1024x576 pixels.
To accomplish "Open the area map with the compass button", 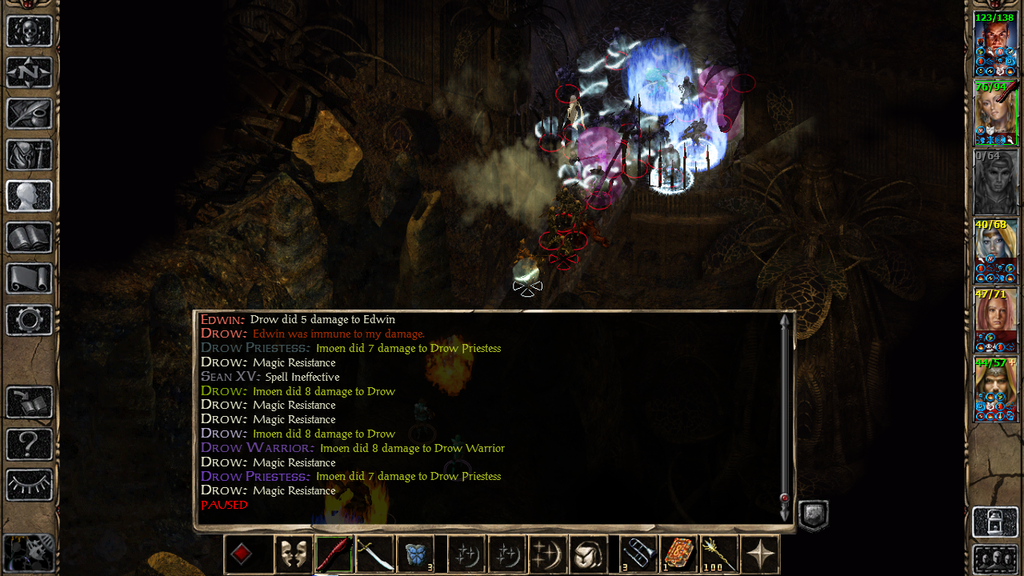I will 29,72.
